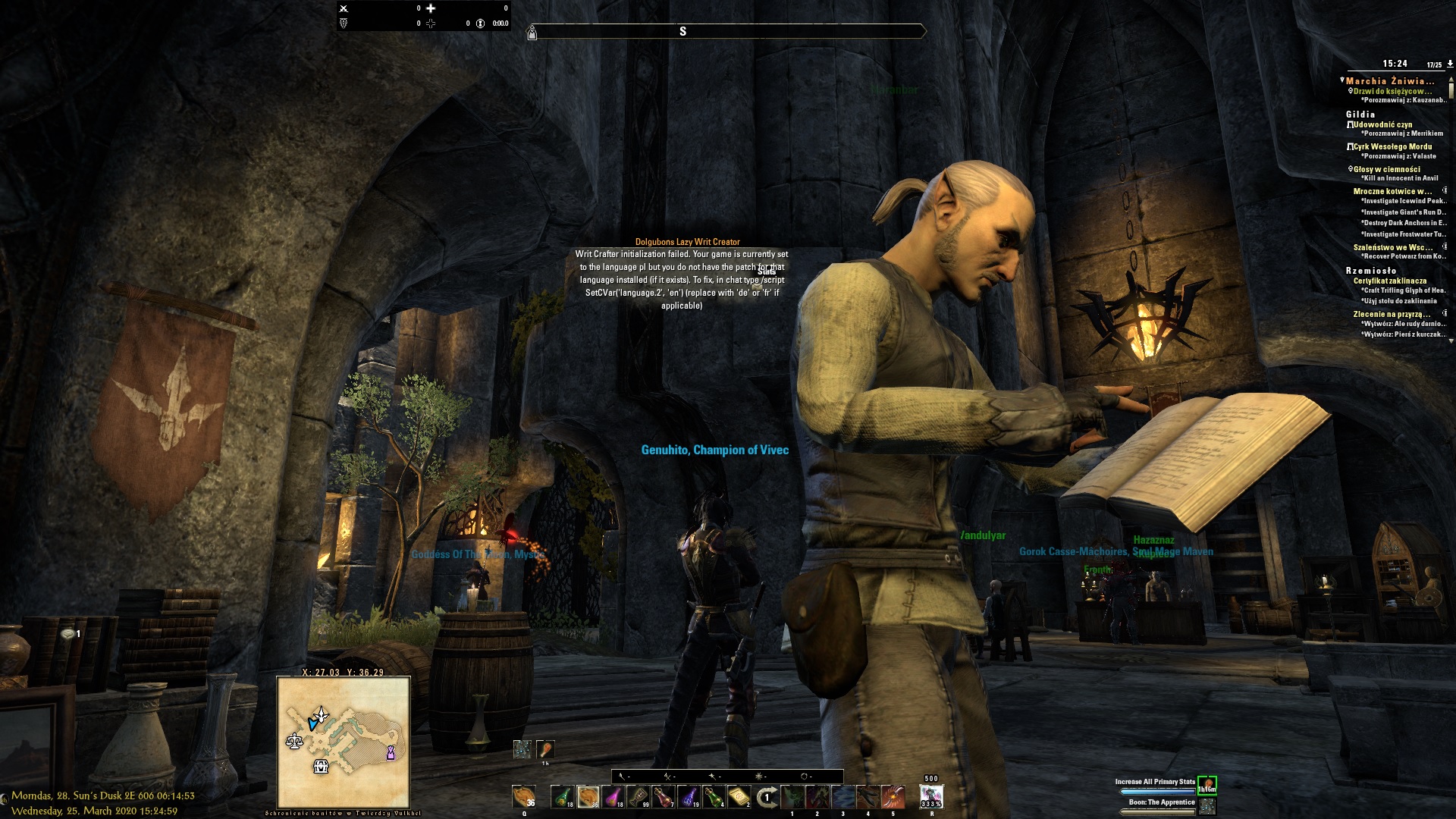Viewport: 1456px width, 819px height.
Task: Select the goblet drink slot with 99
Action: click(x=639, y=797)
